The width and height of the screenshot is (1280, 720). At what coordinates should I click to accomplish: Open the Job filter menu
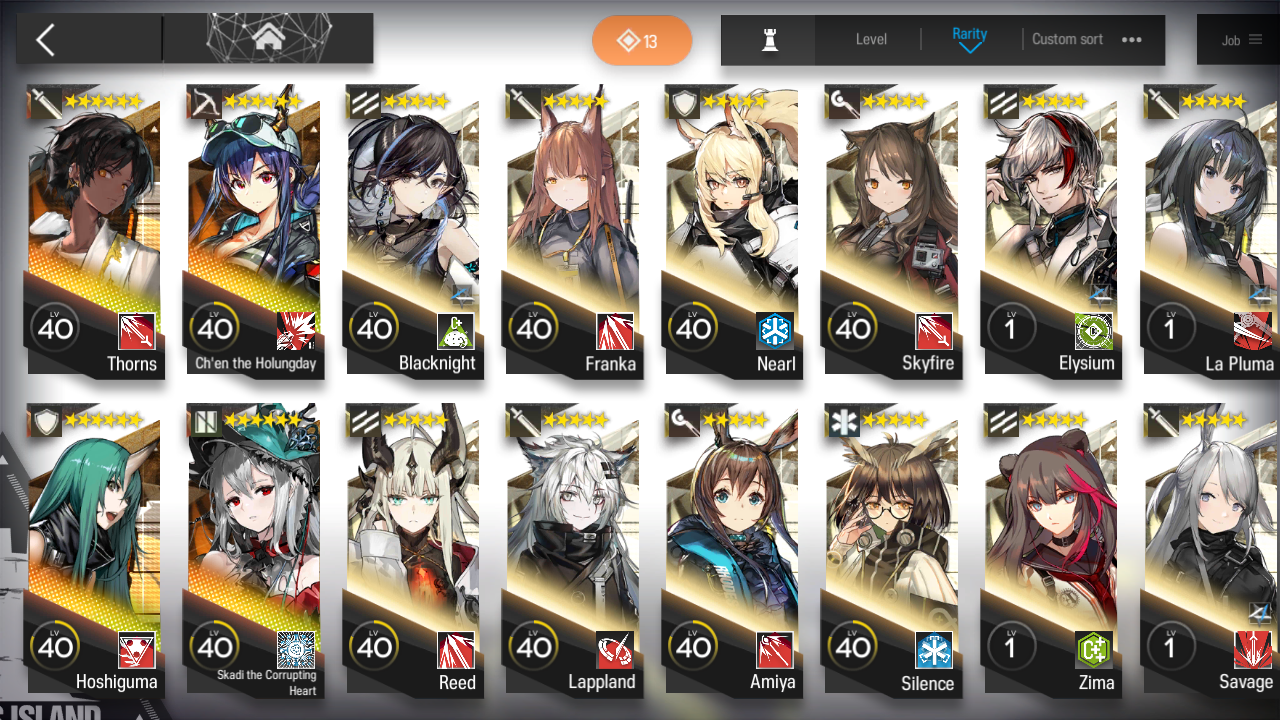[x=1241, y=40]
